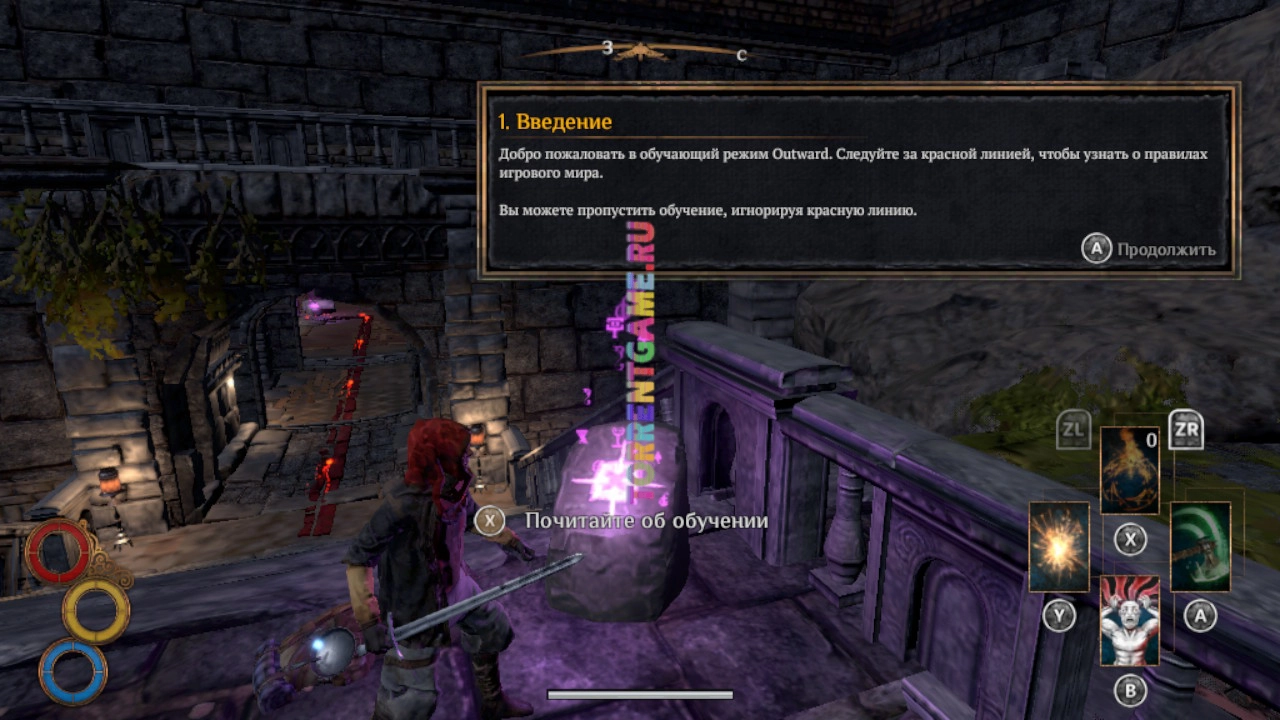Continue the tutorial via the Продолжить label
The width and height of the screenshot is (1280, 720).
click(x=1166, y=249)
